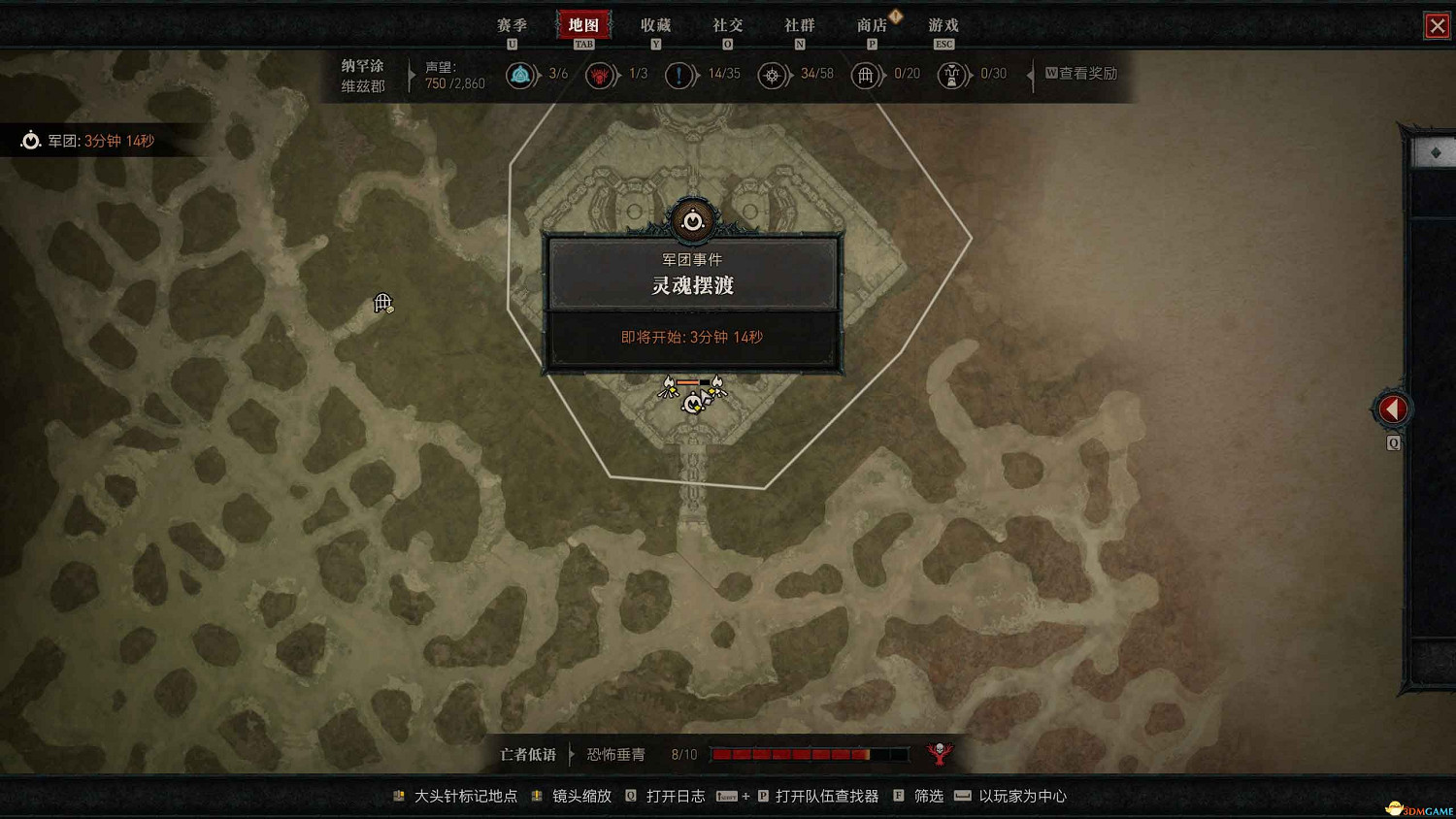The height and width of the screenshot is (819, 1456).
Task: Click the red renown side quest icon
Action: [600, 74]
